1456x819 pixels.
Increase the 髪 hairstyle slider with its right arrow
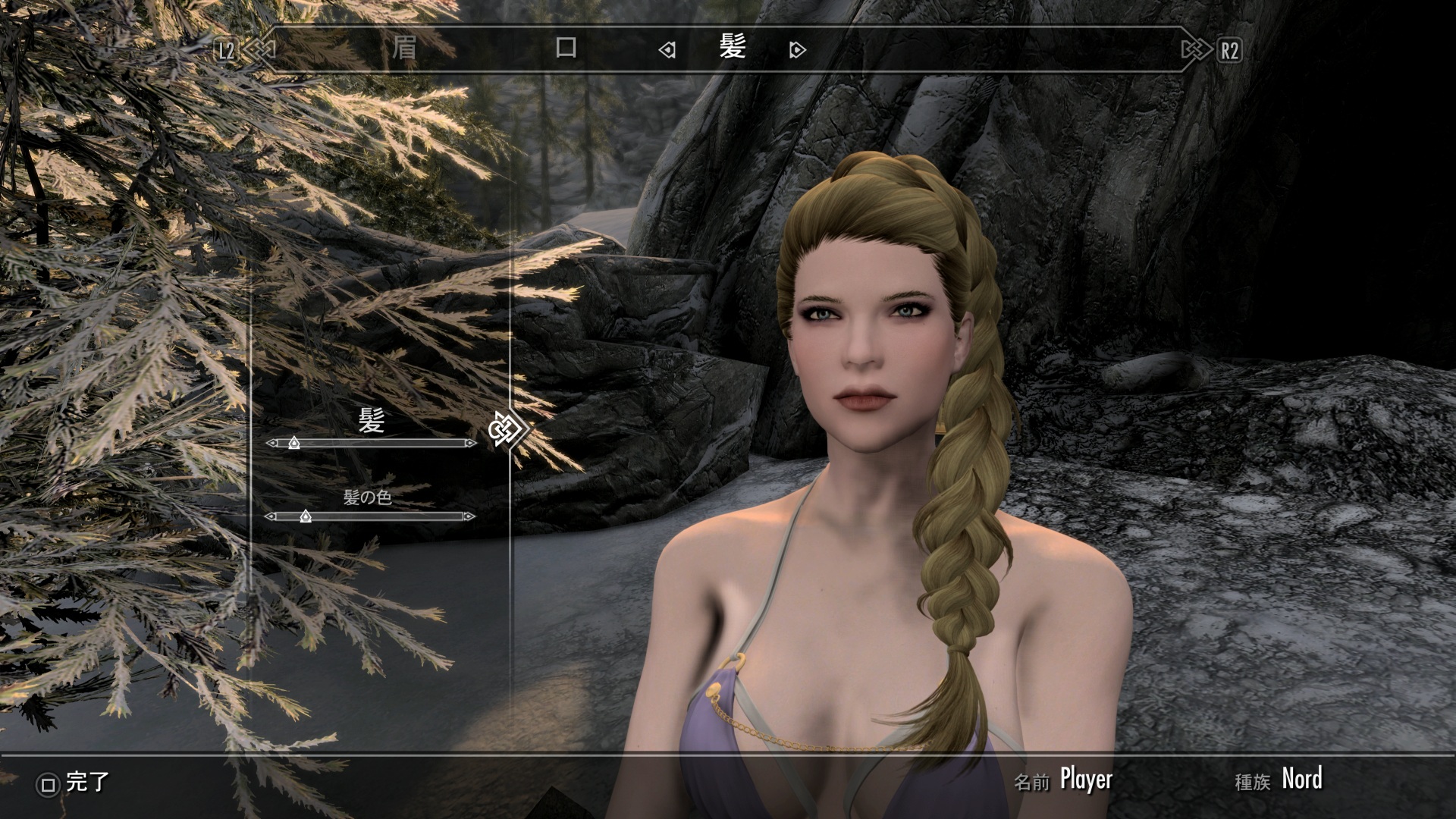point(470,443)
